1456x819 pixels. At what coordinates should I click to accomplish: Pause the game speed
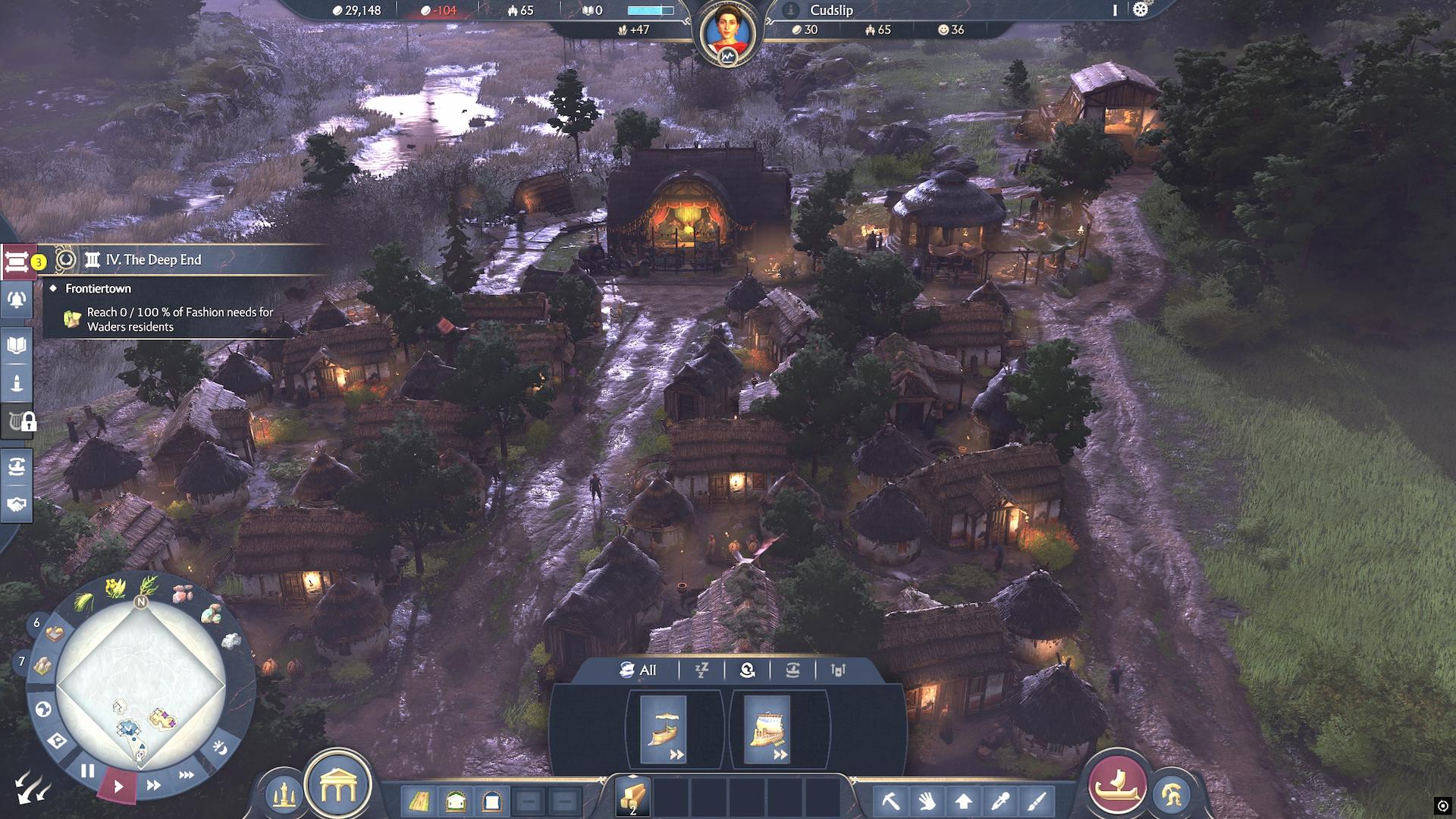(87, 771)
